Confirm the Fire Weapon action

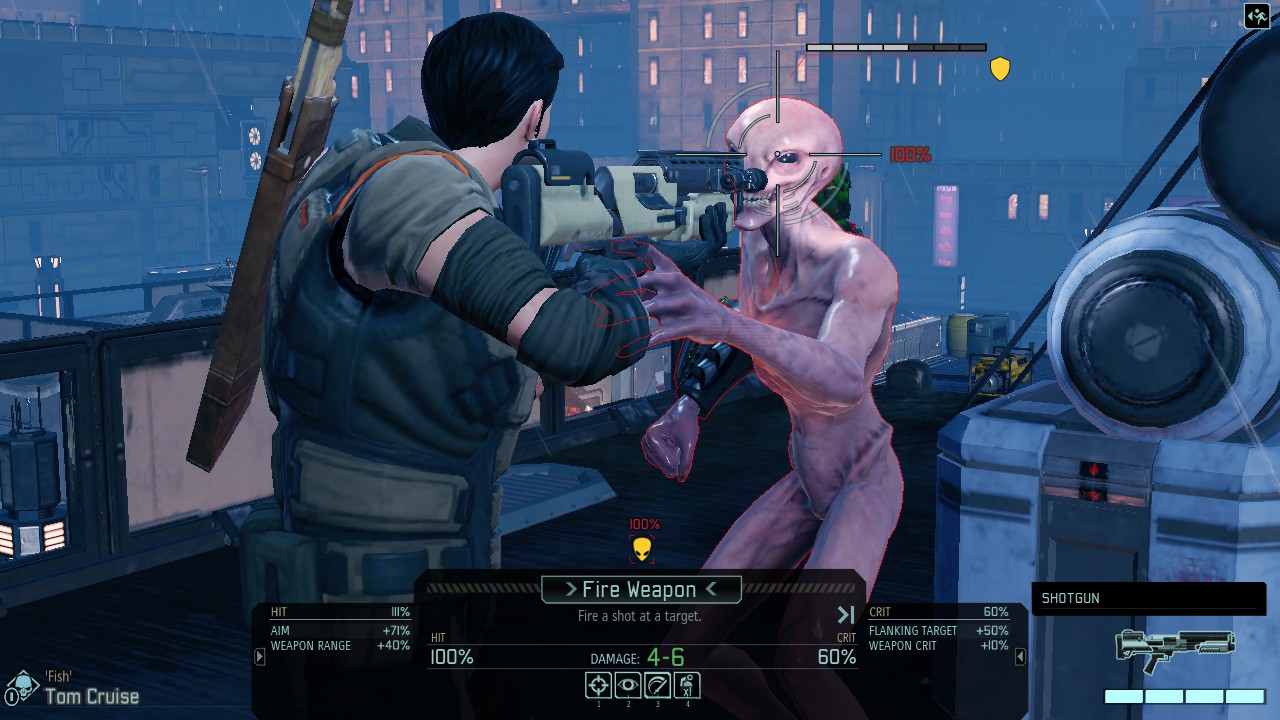[x=641, y=590]
